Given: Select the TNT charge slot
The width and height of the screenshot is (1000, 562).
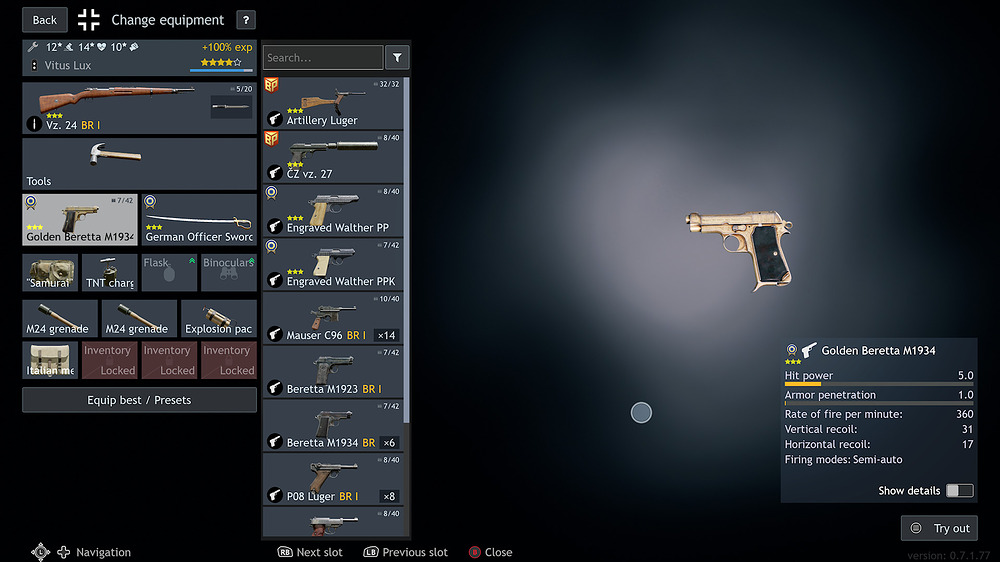Looking at the screenshot, I should pyautogui.click(x=110, y=272).
